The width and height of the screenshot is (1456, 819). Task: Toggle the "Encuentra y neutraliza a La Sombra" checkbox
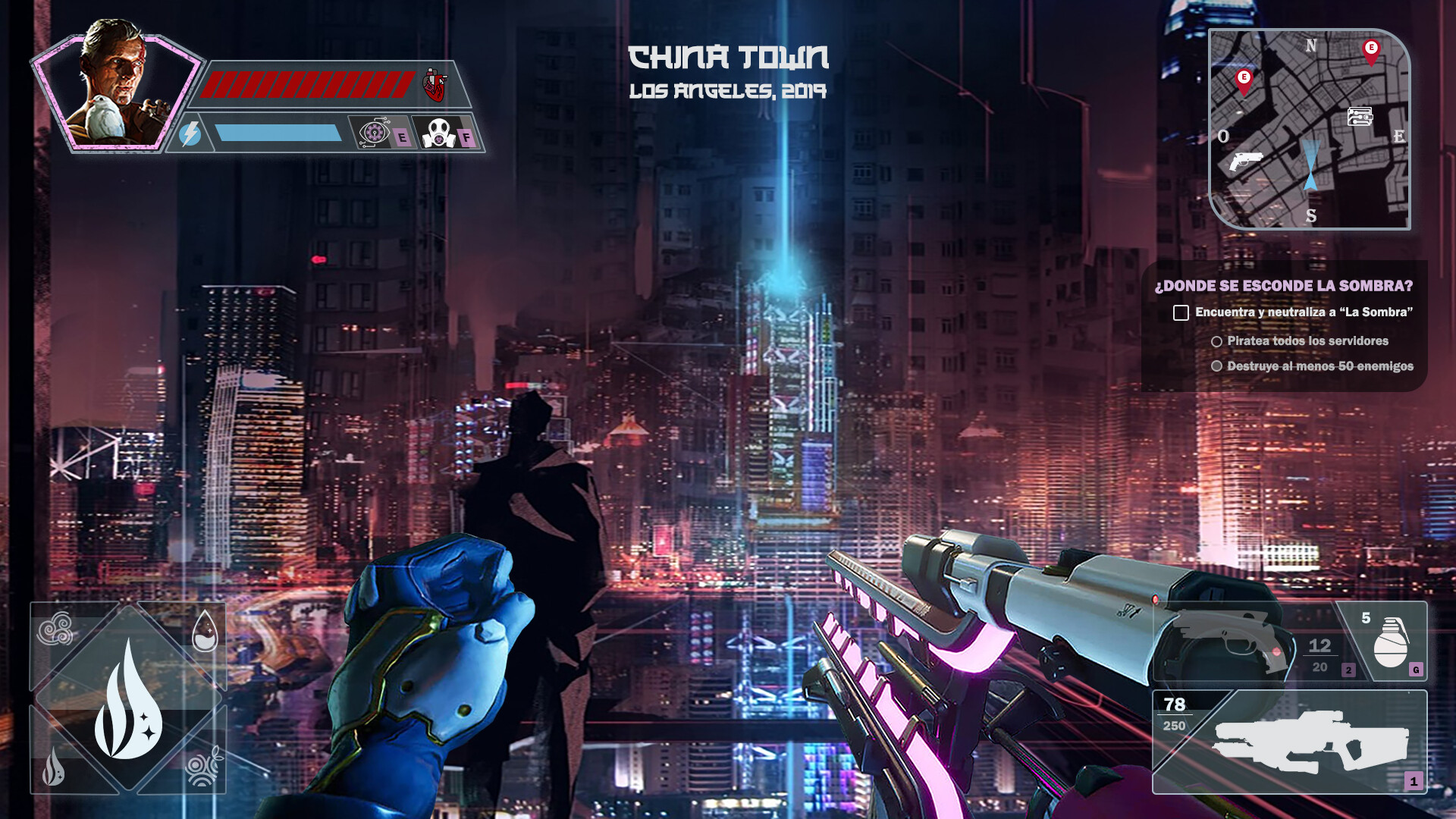click(1181, 312)
